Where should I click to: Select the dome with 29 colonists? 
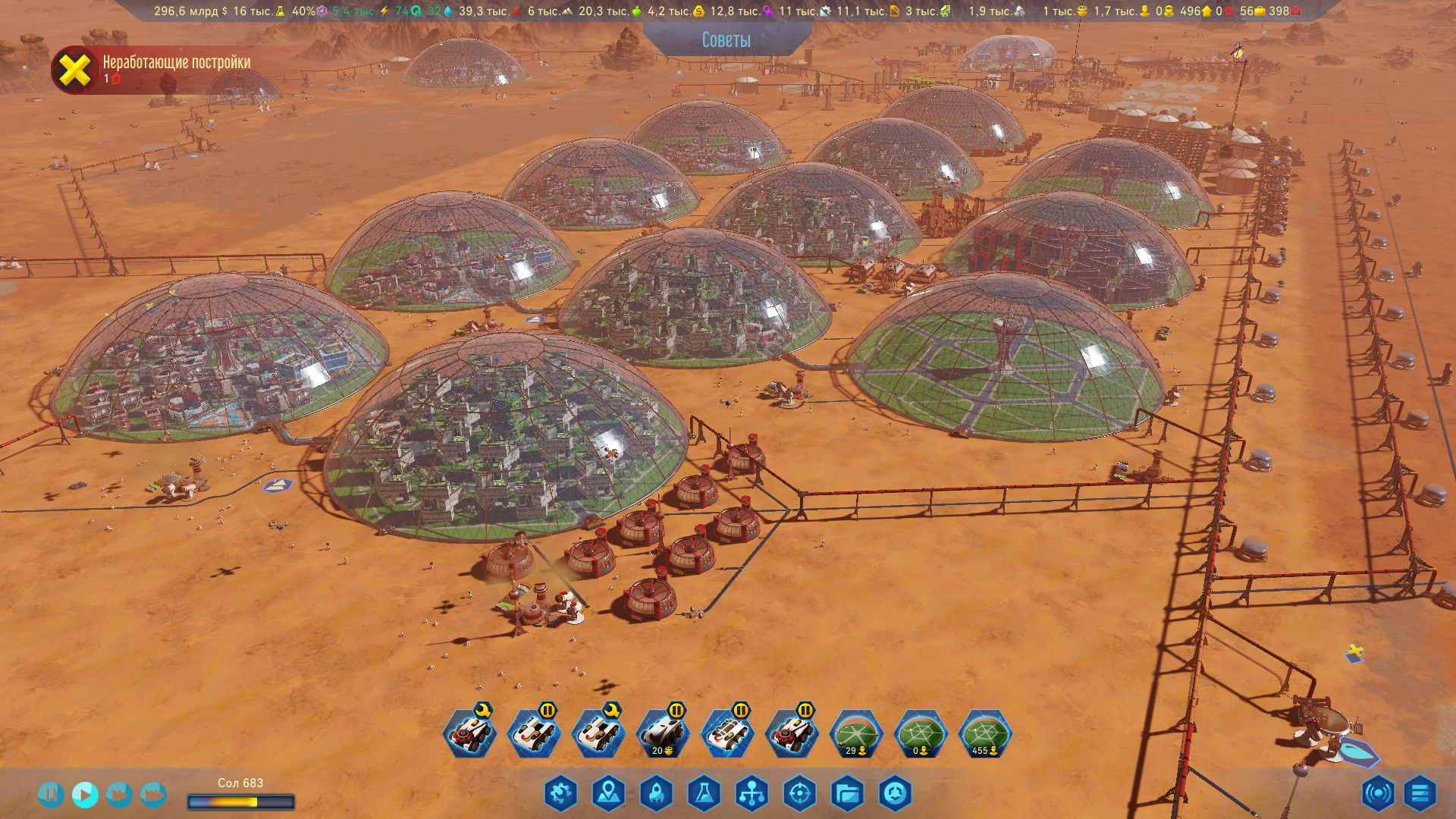[x=855, y=734]
